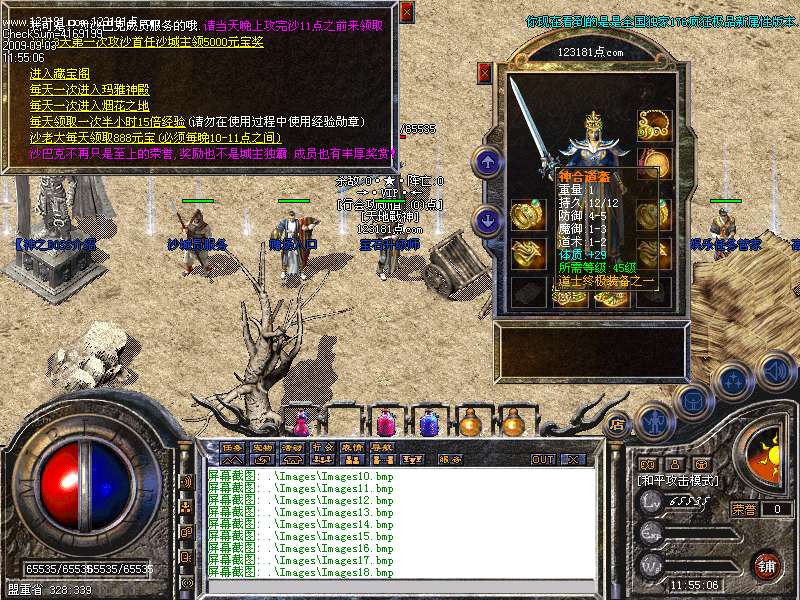Open the 任务 chat tab
The width and height of the screenshot is (800, 600).
232,447
